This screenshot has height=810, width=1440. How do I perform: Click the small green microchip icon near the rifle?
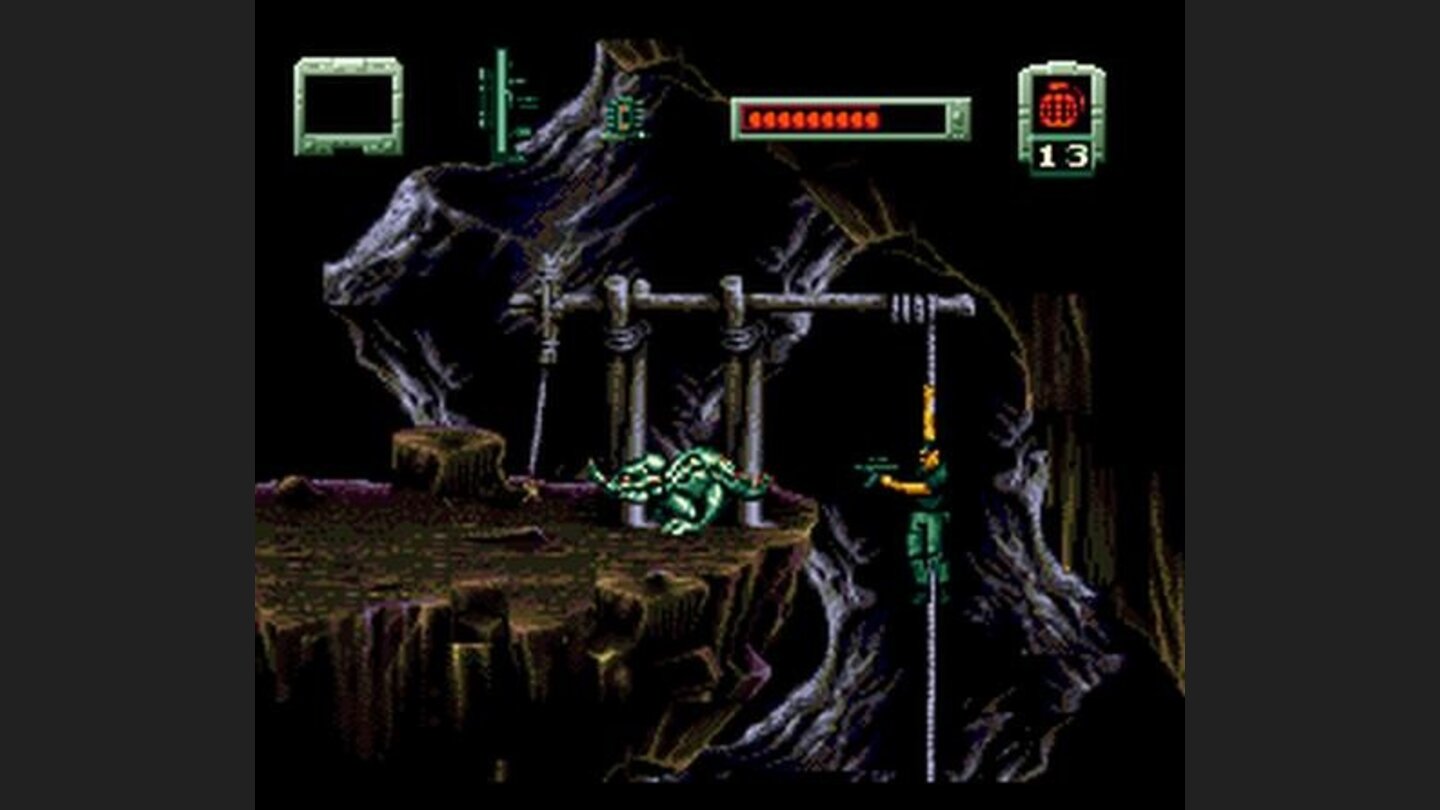(621, 117)
